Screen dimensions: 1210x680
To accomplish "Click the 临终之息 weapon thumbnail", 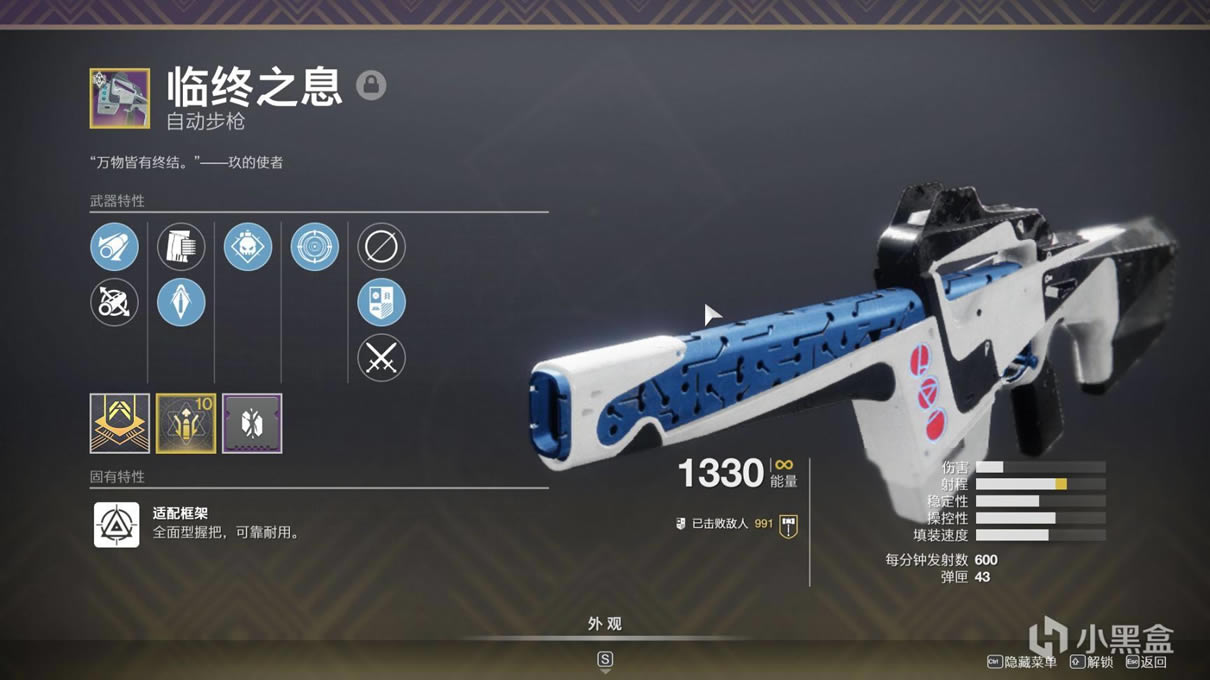I will click(x=120, y=98).
